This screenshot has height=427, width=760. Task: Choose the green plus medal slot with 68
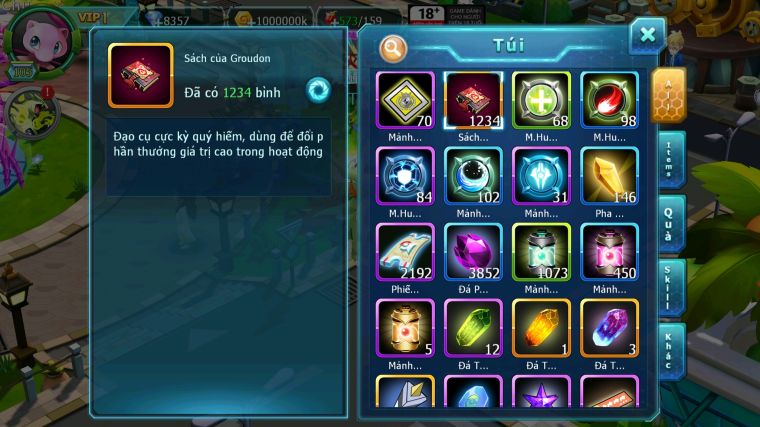pyautogui.click(x=541, y=100)
